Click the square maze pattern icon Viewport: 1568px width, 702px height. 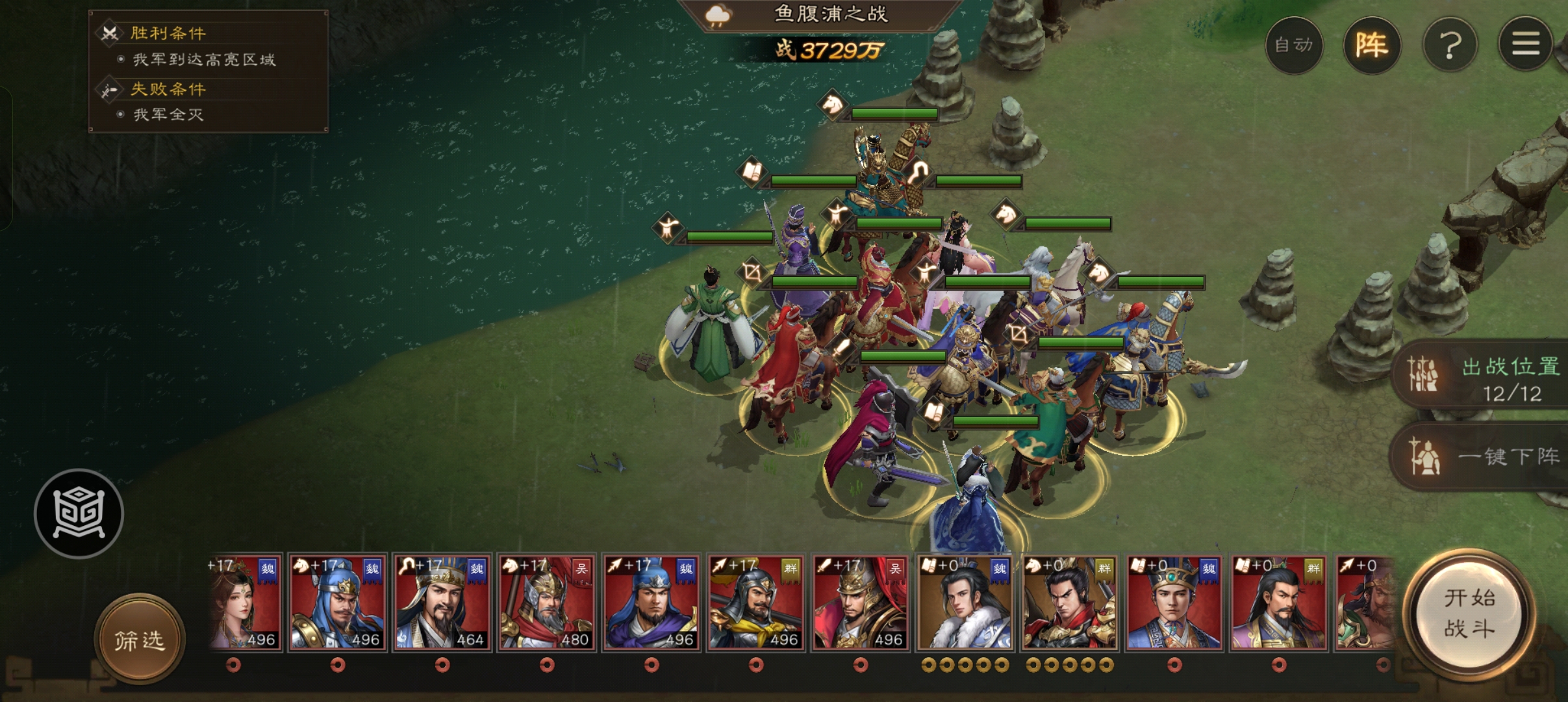click(x=79, y=513)
